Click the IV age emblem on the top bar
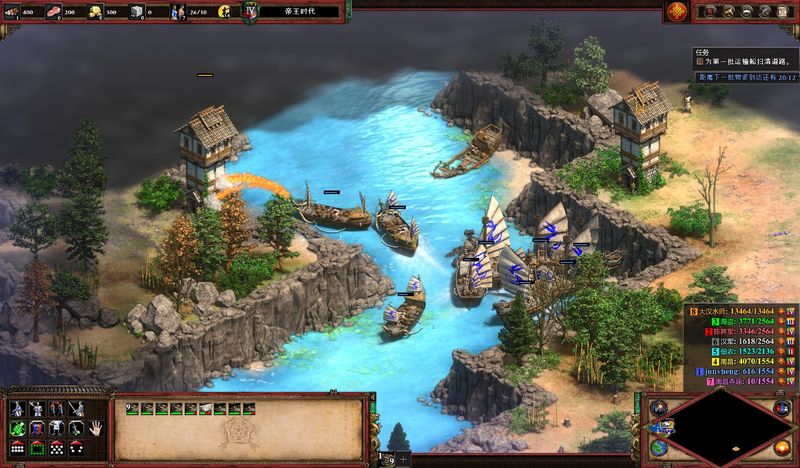The width and height of the screenshot is (800, 468). tap(251, 11)
